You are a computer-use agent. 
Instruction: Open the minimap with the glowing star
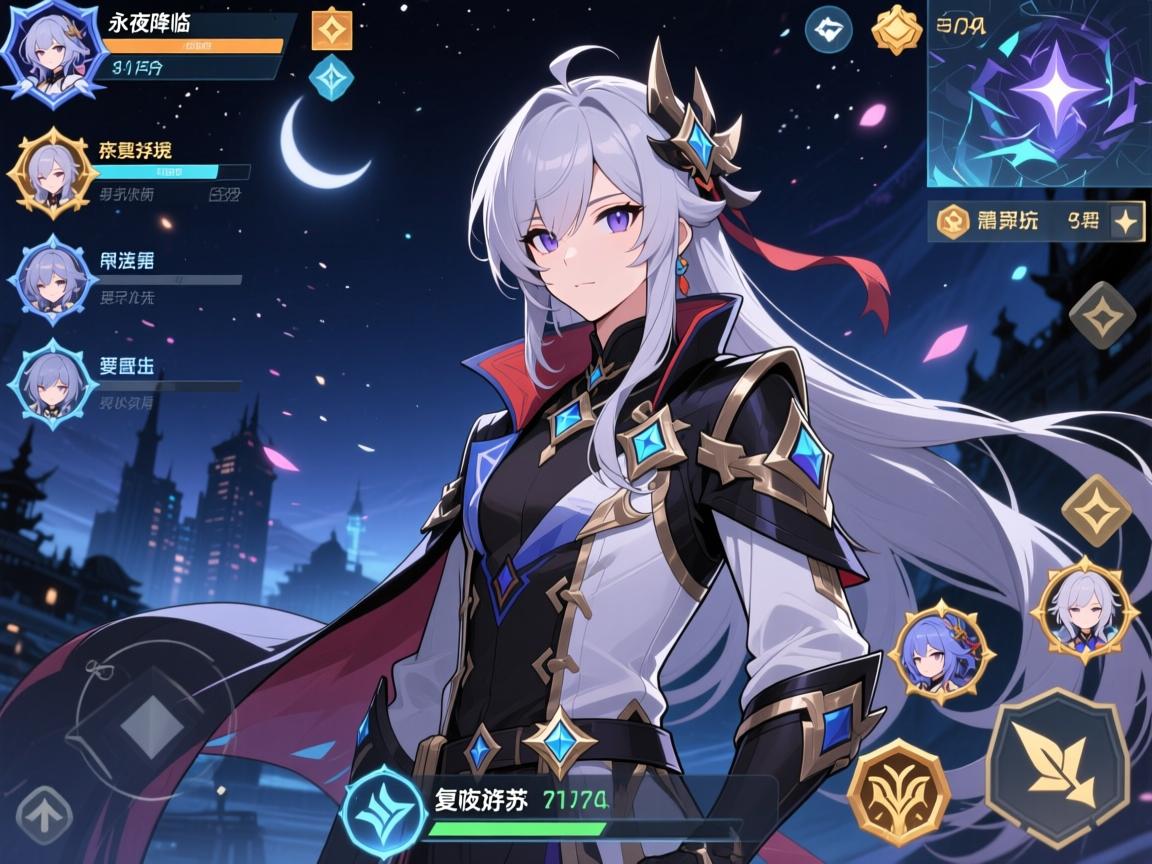(x=1038, y=94)
